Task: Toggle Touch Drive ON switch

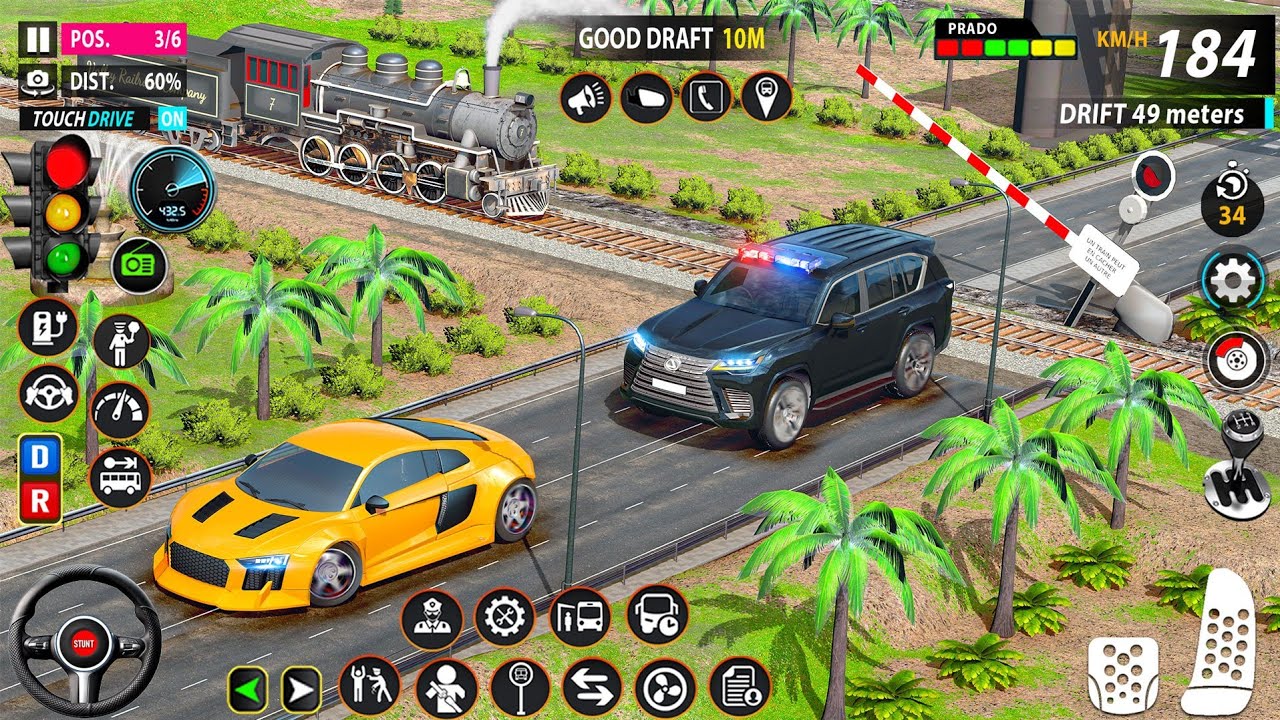Action: (x=172, y=118)
